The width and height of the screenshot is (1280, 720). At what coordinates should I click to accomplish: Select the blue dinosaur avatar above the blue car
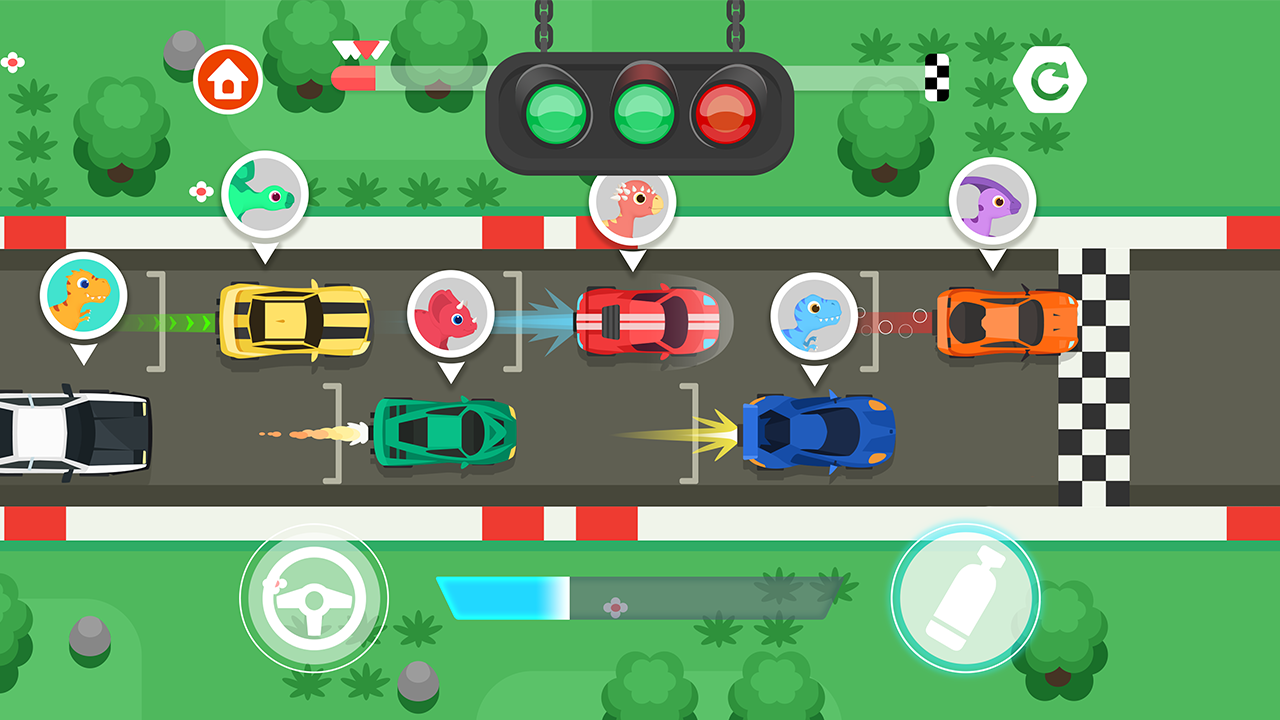click(x=811, y=315)
